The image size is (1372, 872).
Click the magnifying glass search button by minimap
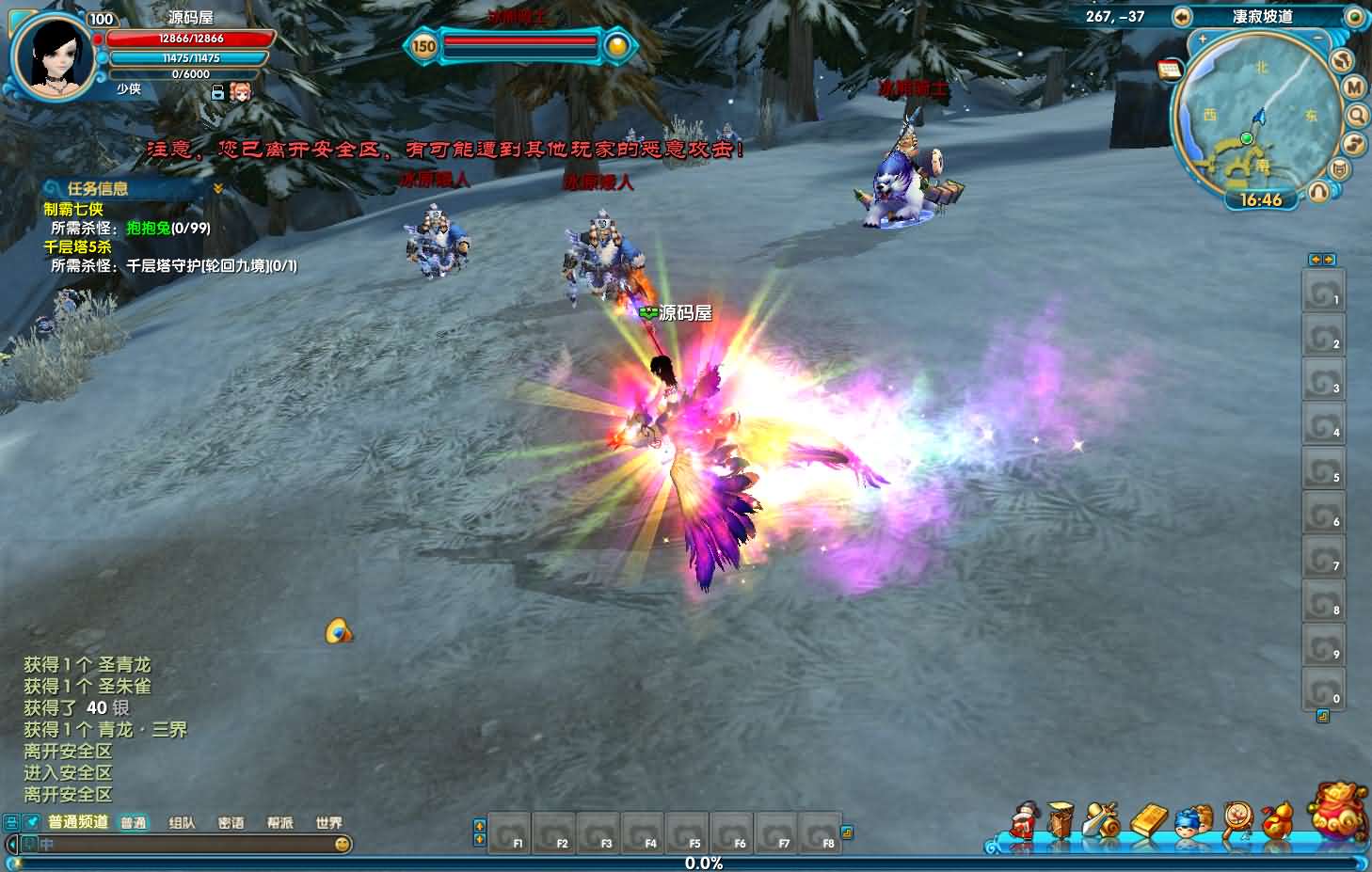(1357, 116)
